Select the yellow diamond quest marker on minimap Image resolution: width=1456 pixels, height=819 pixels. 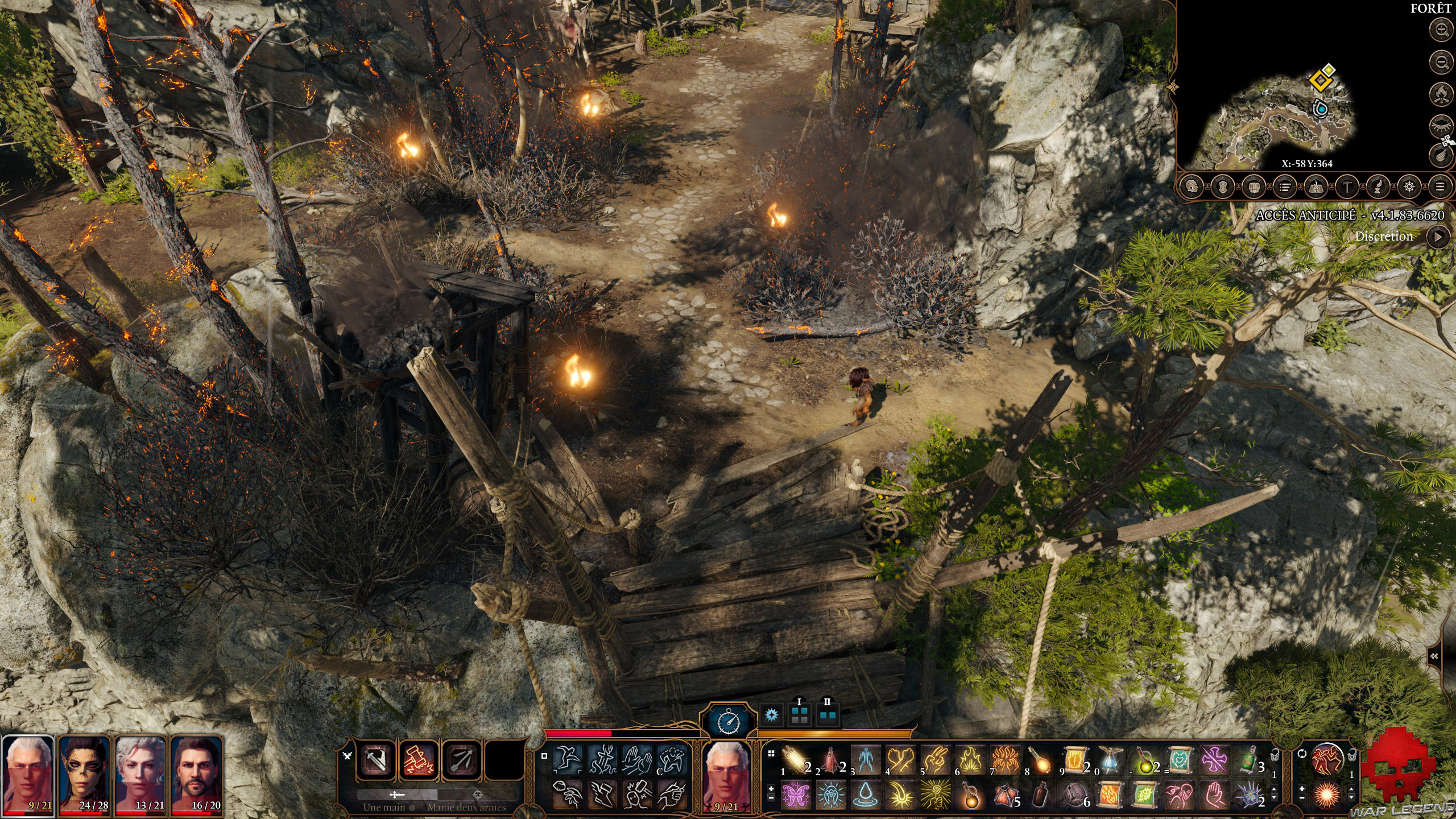coord(1319,80)
